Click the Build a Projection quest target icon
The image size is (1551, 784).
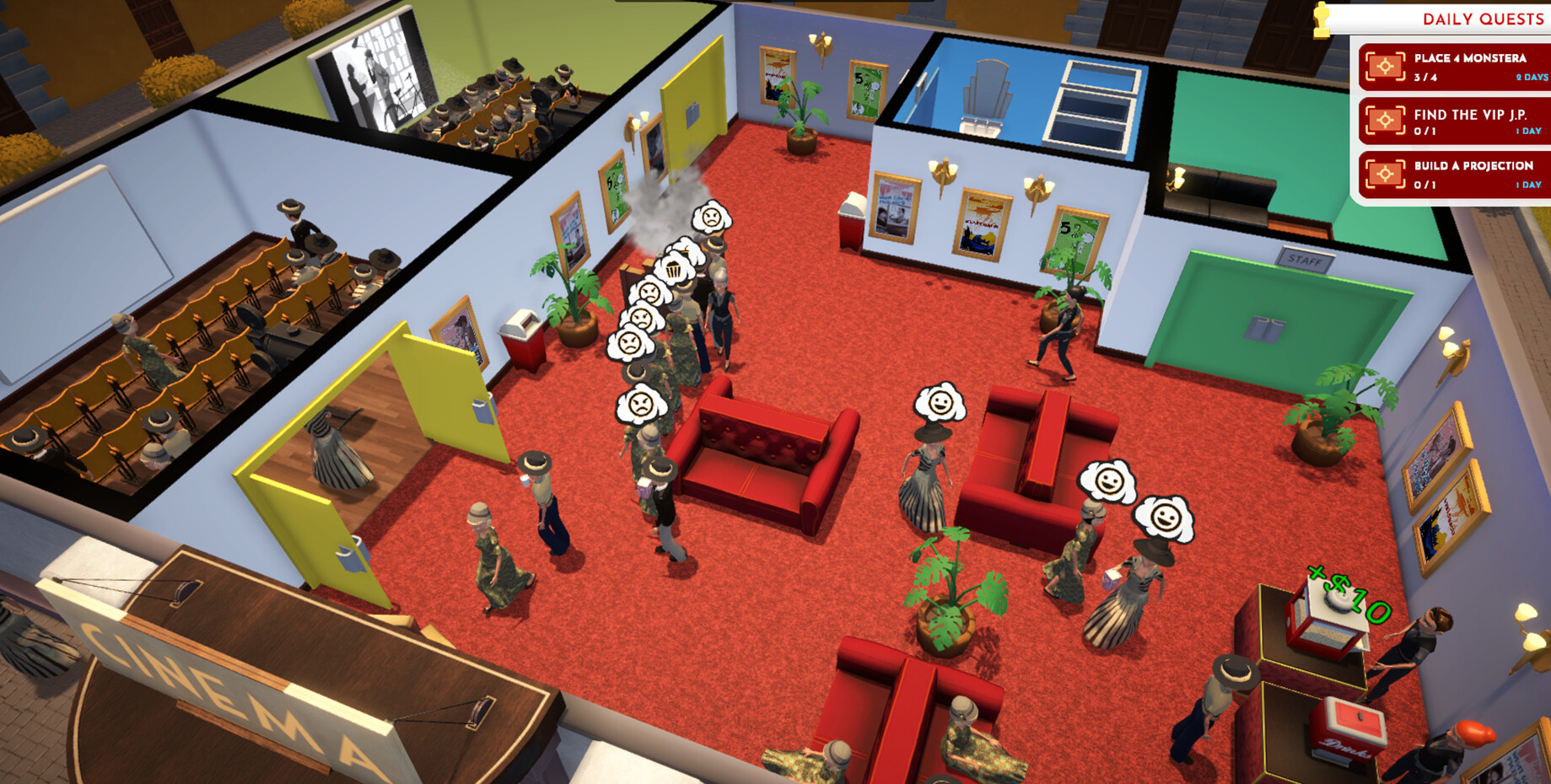pos(1386,173)
